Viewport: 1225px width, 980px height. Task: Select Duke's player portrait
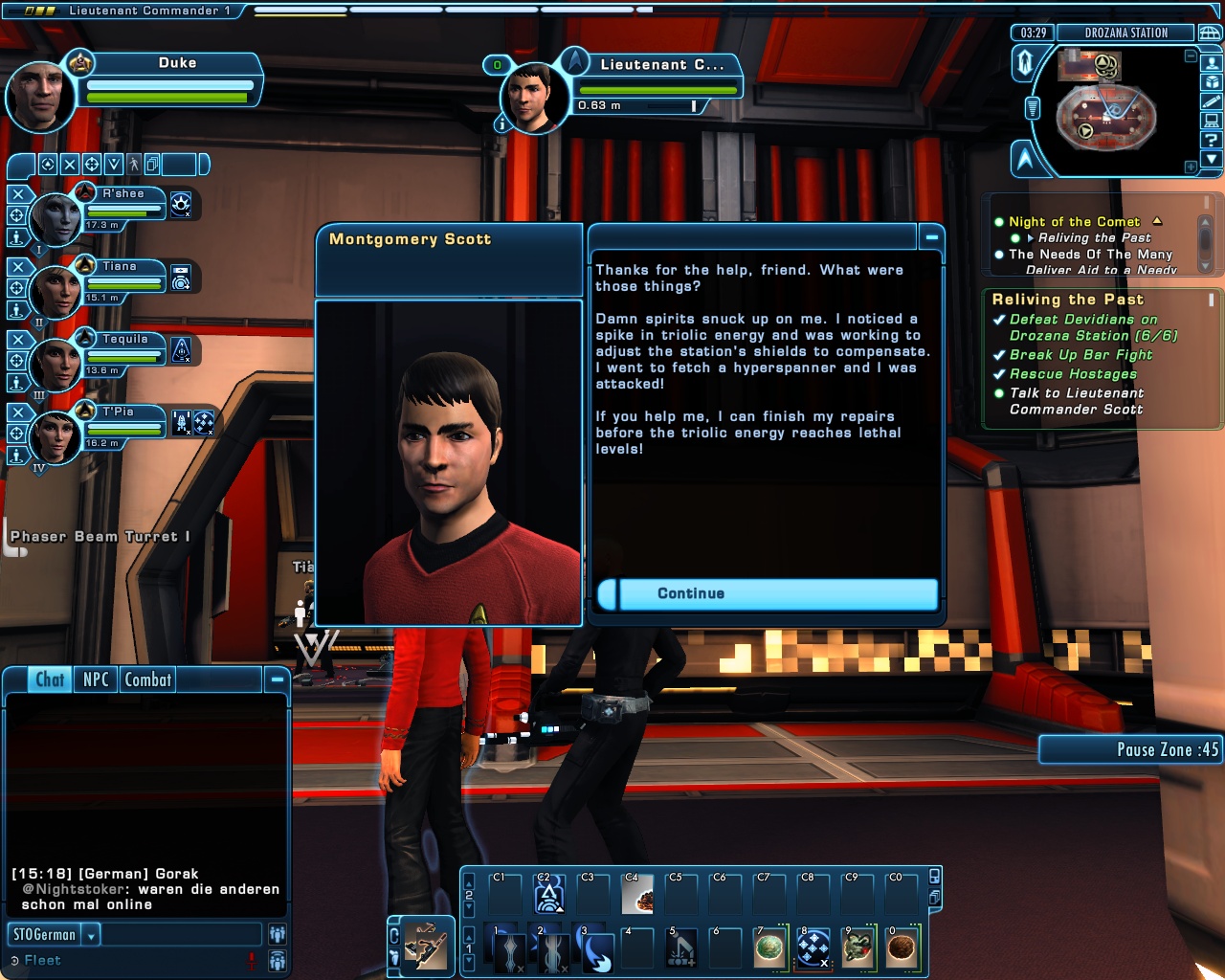39,97
